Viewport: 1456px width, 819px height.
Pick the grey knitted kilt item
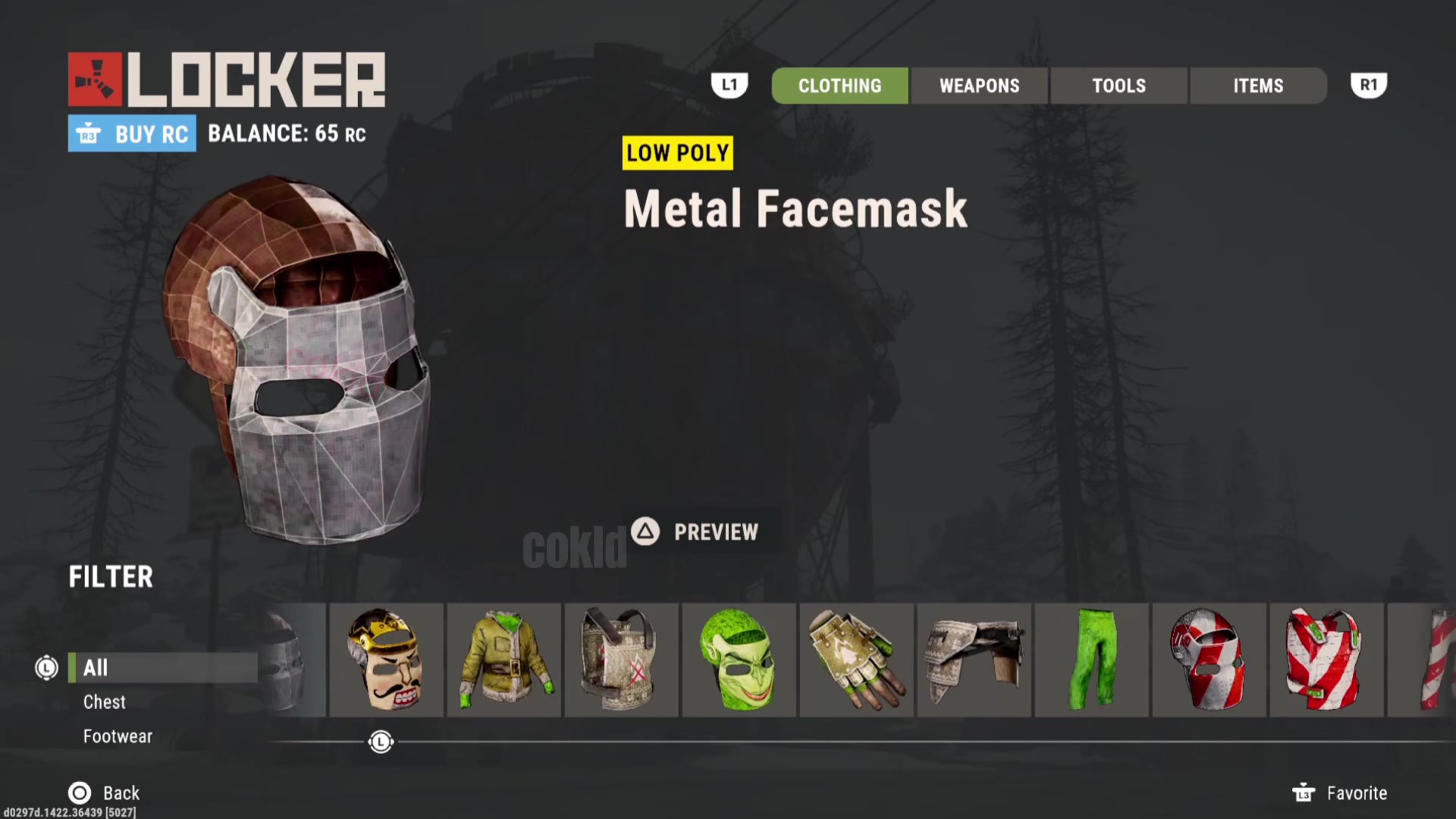tap(974, 660)
